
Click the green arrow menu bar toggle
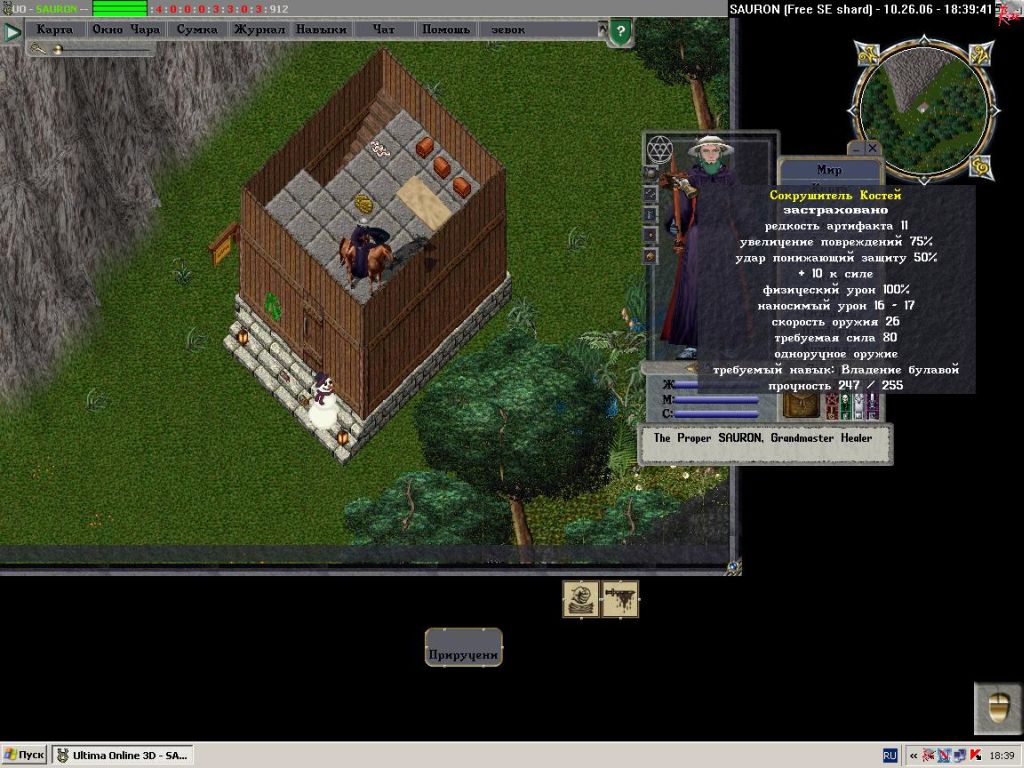(x=12, y=32)
